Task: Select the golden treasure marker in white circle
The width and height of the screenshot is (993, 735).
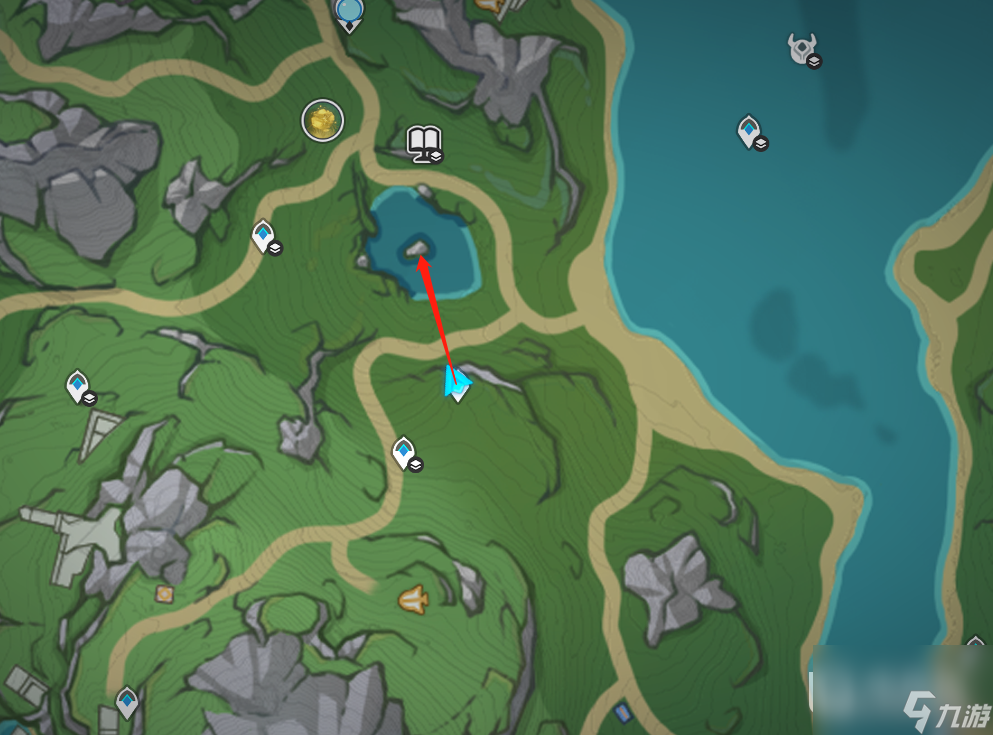Action: pyautogui.click(x=322, y=121)
